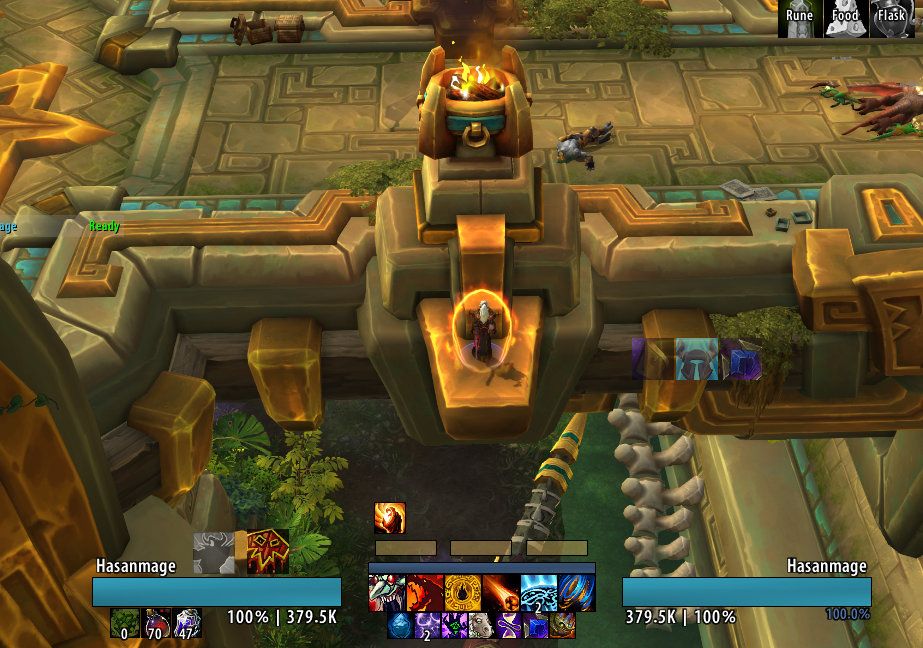923x648 pixels.
Task: Click the green and gold orb trinket icon
Action: pyautogui.click(x=563, y=626)
